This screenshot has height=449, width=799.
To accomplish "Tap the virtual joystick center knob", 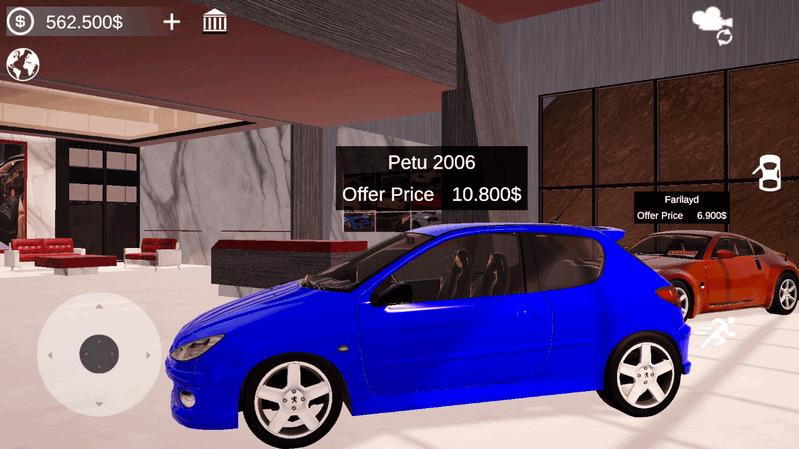I will pos(99,353).
